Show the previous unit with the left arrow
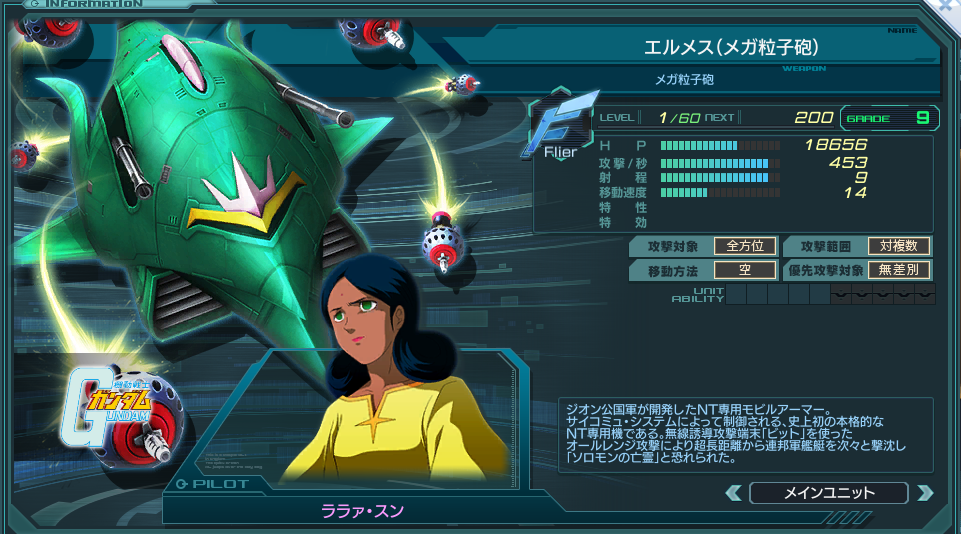 coord(733,492)
